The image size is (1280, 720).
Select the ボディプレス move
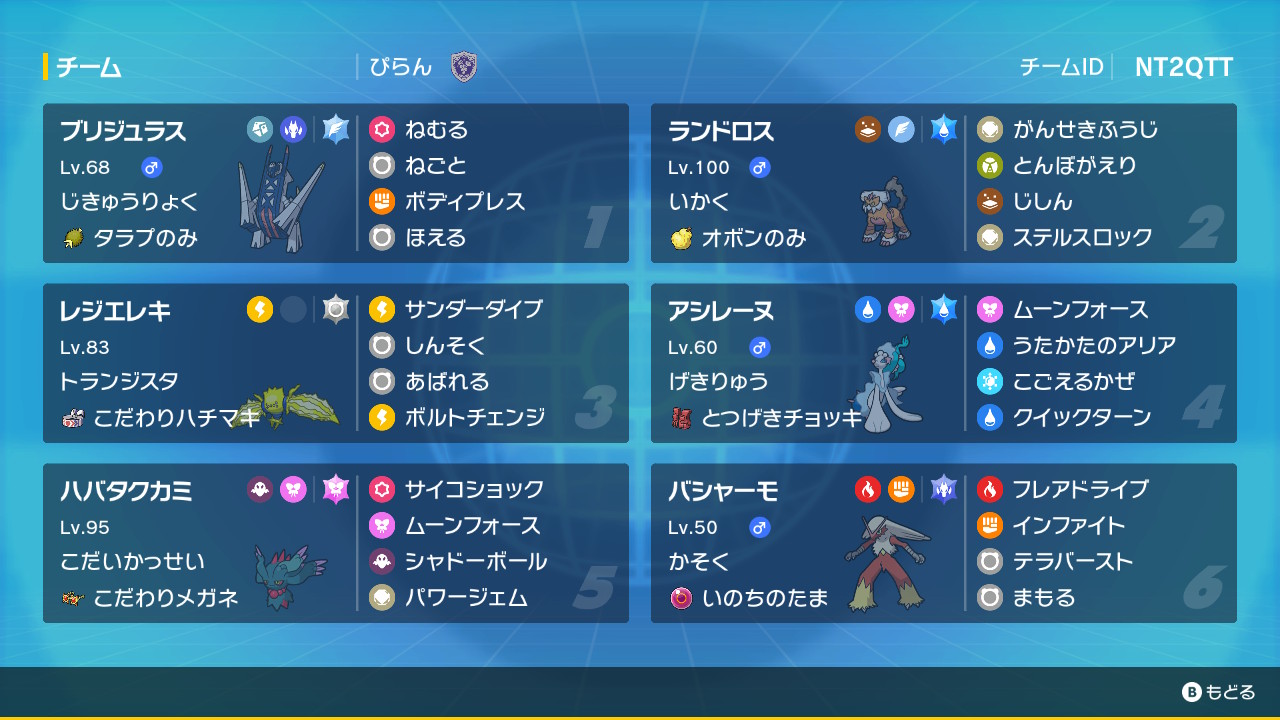click(x=464, y=201)
